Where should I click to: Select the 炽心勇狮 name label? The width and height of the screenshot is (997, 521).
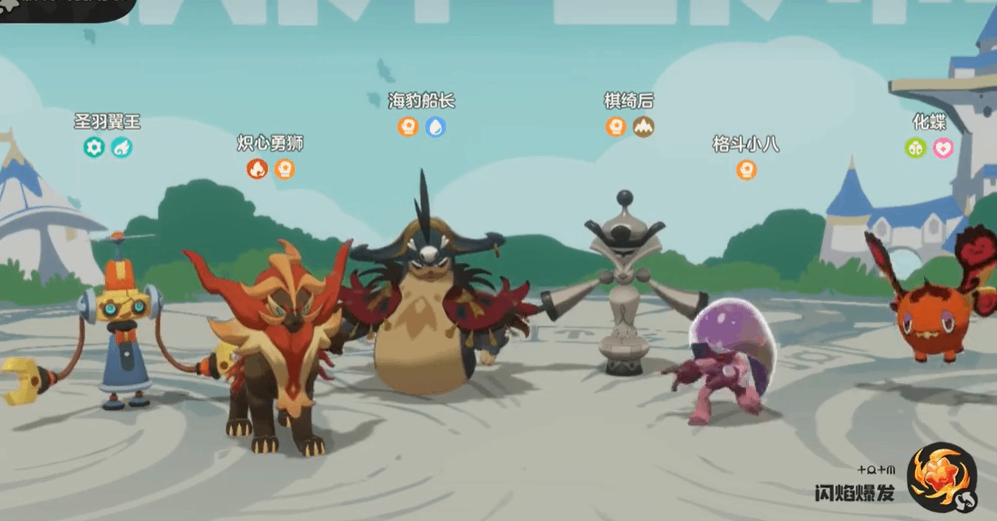coord(270,144)
